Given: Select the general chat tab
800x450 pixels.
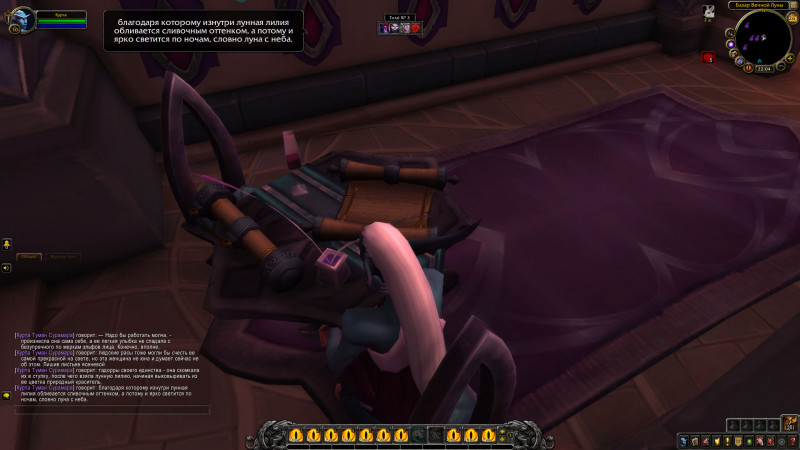Looking at the screenshot, I should pyautogui.click(x=30, y=257).
